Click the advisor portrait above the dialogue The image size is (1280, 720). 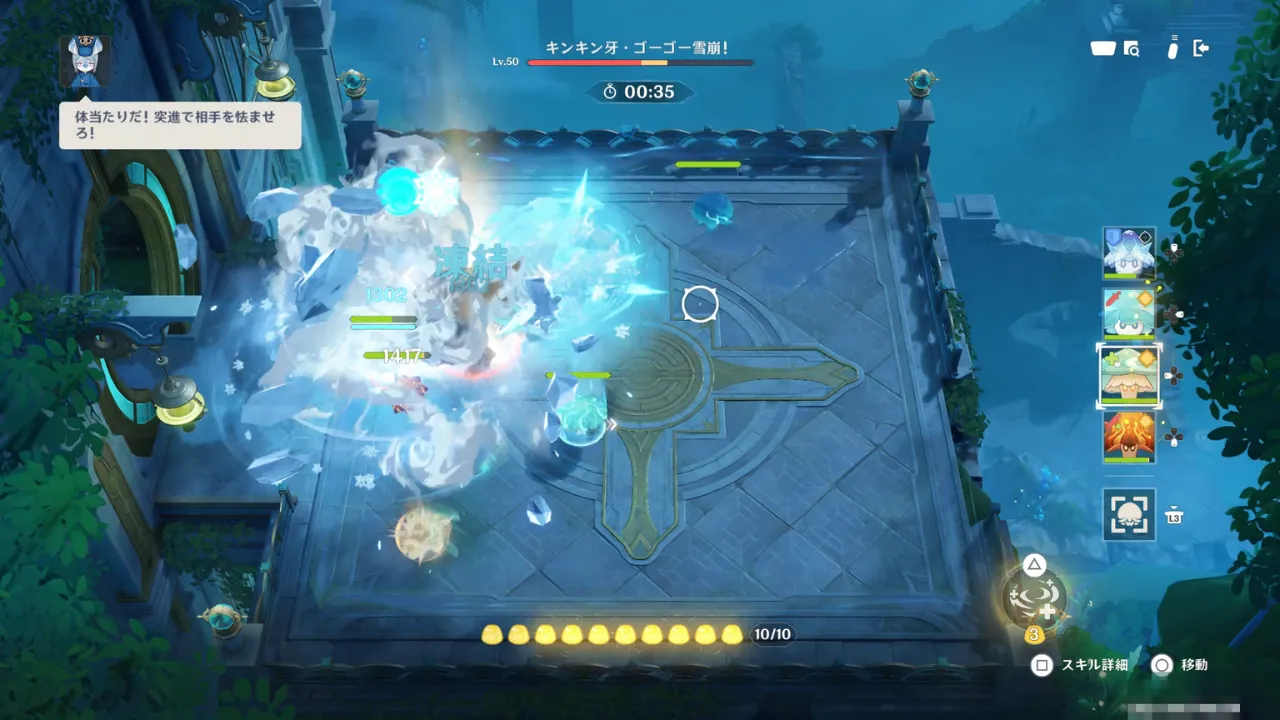point(85,62)
